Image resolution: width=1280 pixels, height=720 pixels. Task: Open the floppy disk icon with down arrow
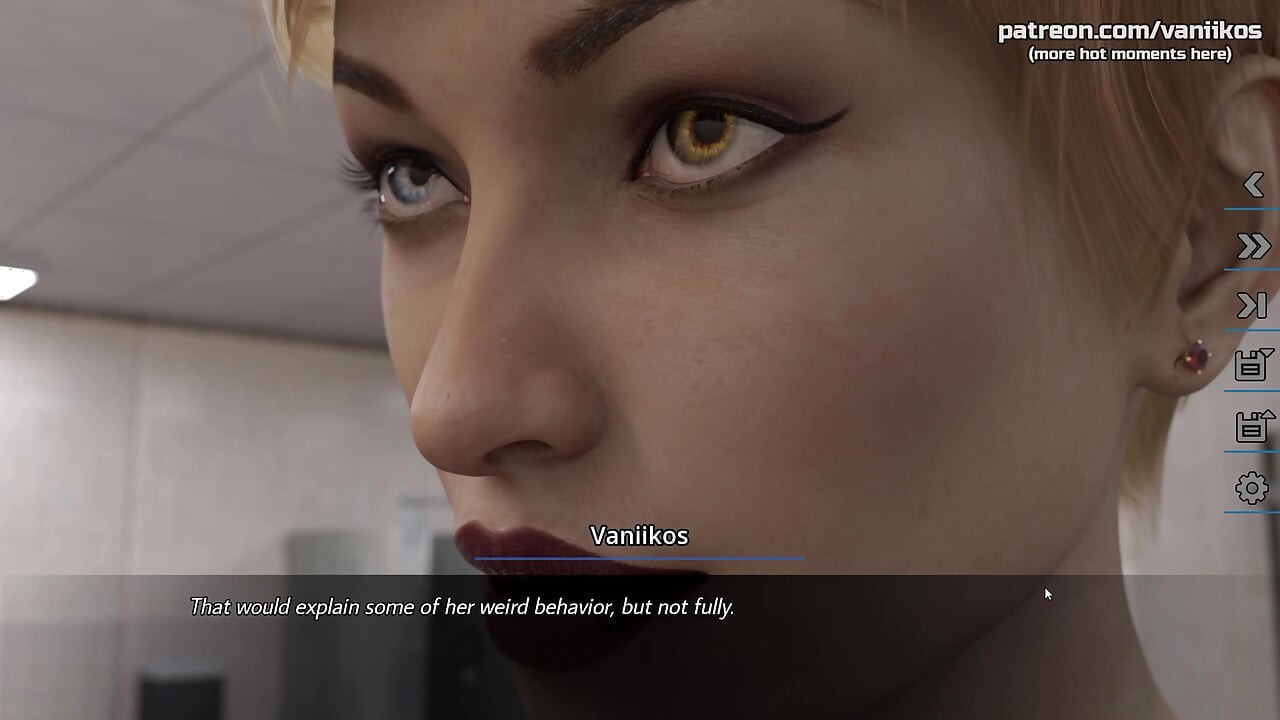[1253, 365]
